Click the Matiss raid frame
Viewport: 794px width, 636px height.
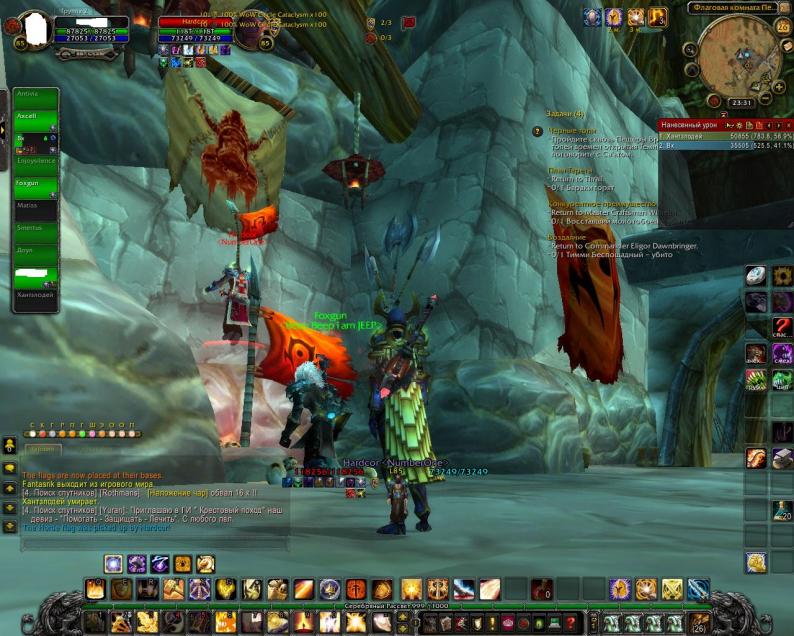pos(36,206)
